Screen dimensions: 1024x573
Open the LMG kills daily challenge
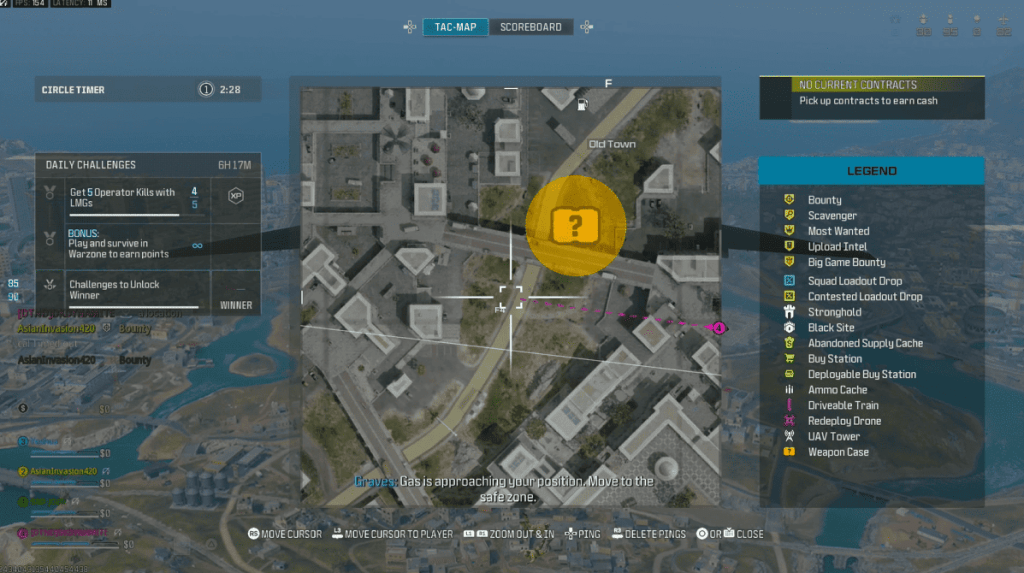122,197
